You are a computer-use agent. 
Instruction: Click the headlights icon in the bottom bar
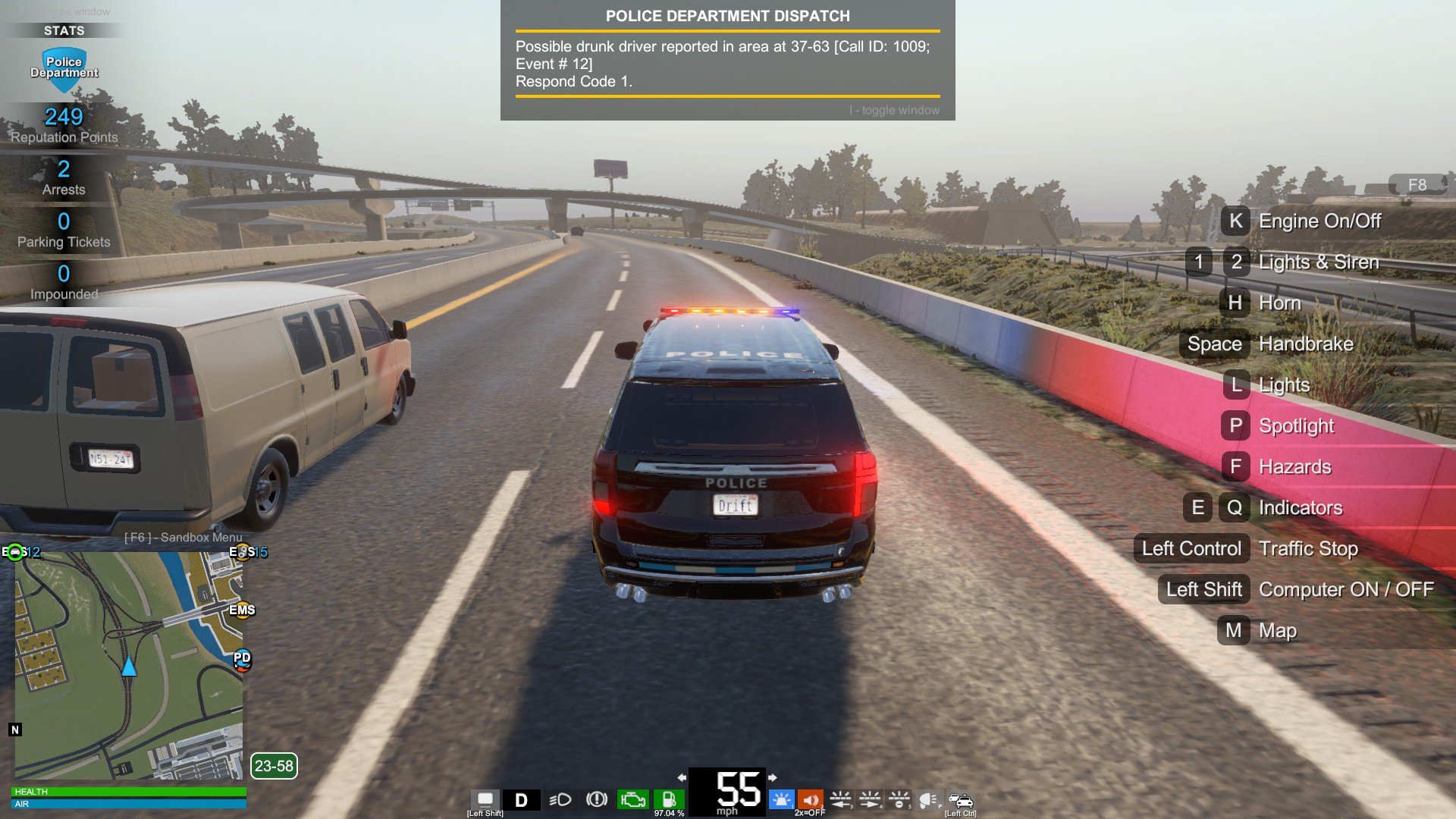560,800
